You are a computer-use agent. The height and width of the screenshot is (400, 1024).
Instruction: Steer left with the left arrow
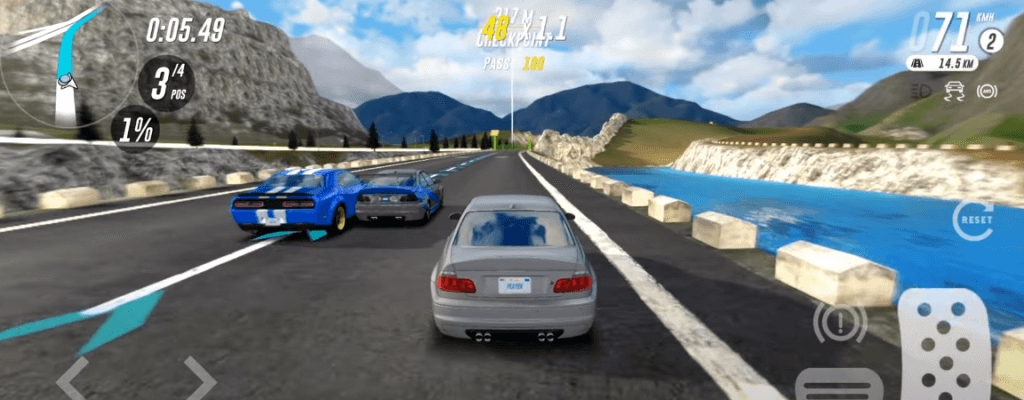pyautogui.click(x=72, y=378)
